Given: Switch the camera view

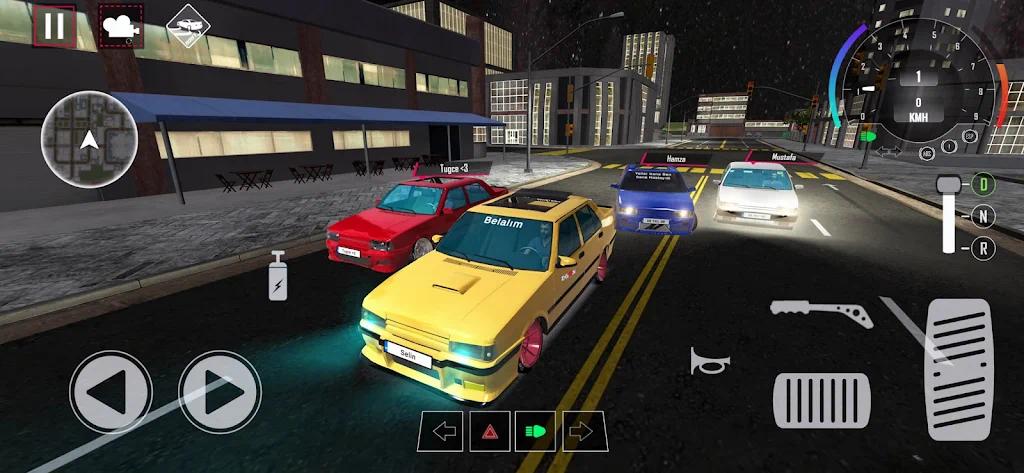Looking at the screenshot, I should tap(120, 27).
